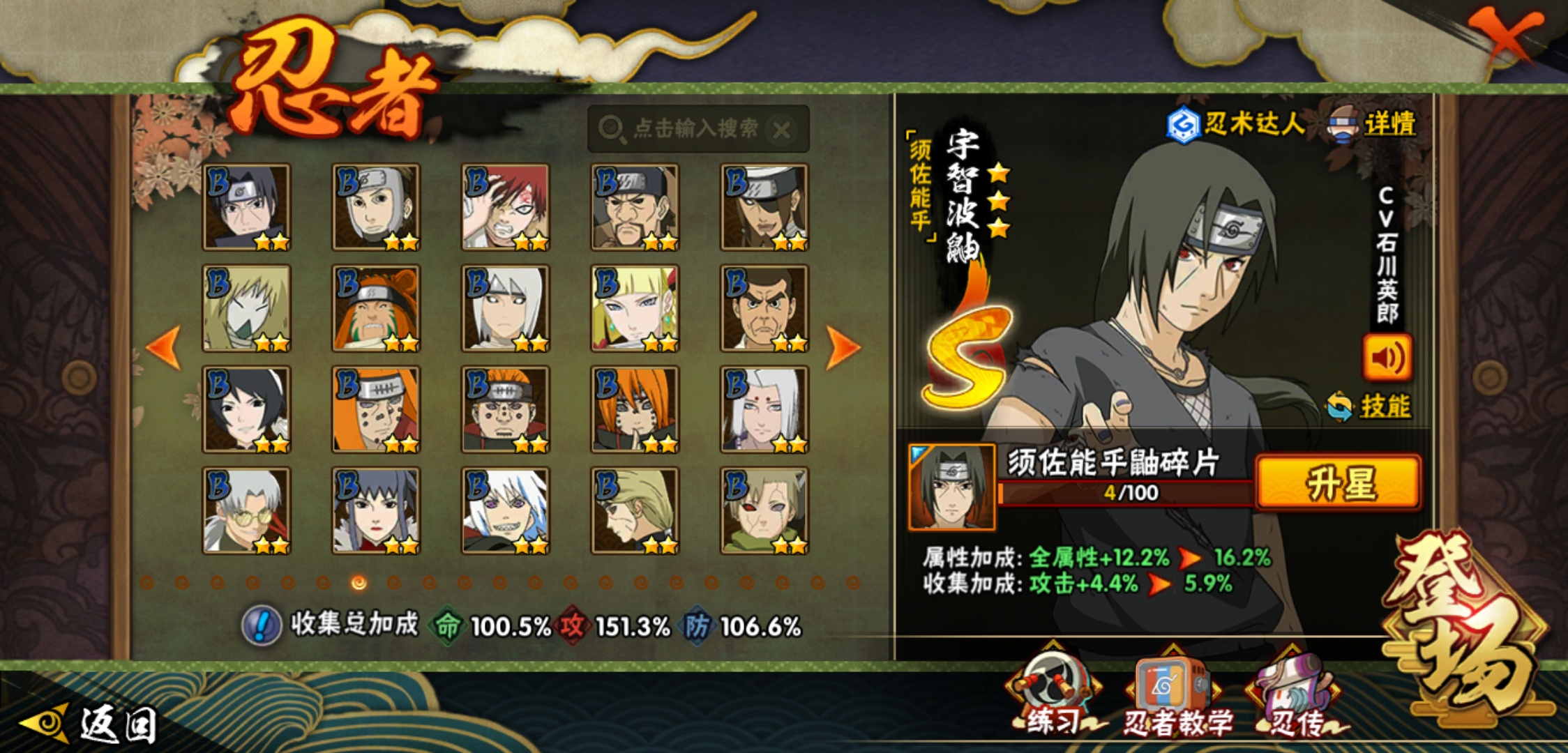Clear the search box with its X
The height and width of the screenshot is (753, 1568).
[x=782, y=130]
